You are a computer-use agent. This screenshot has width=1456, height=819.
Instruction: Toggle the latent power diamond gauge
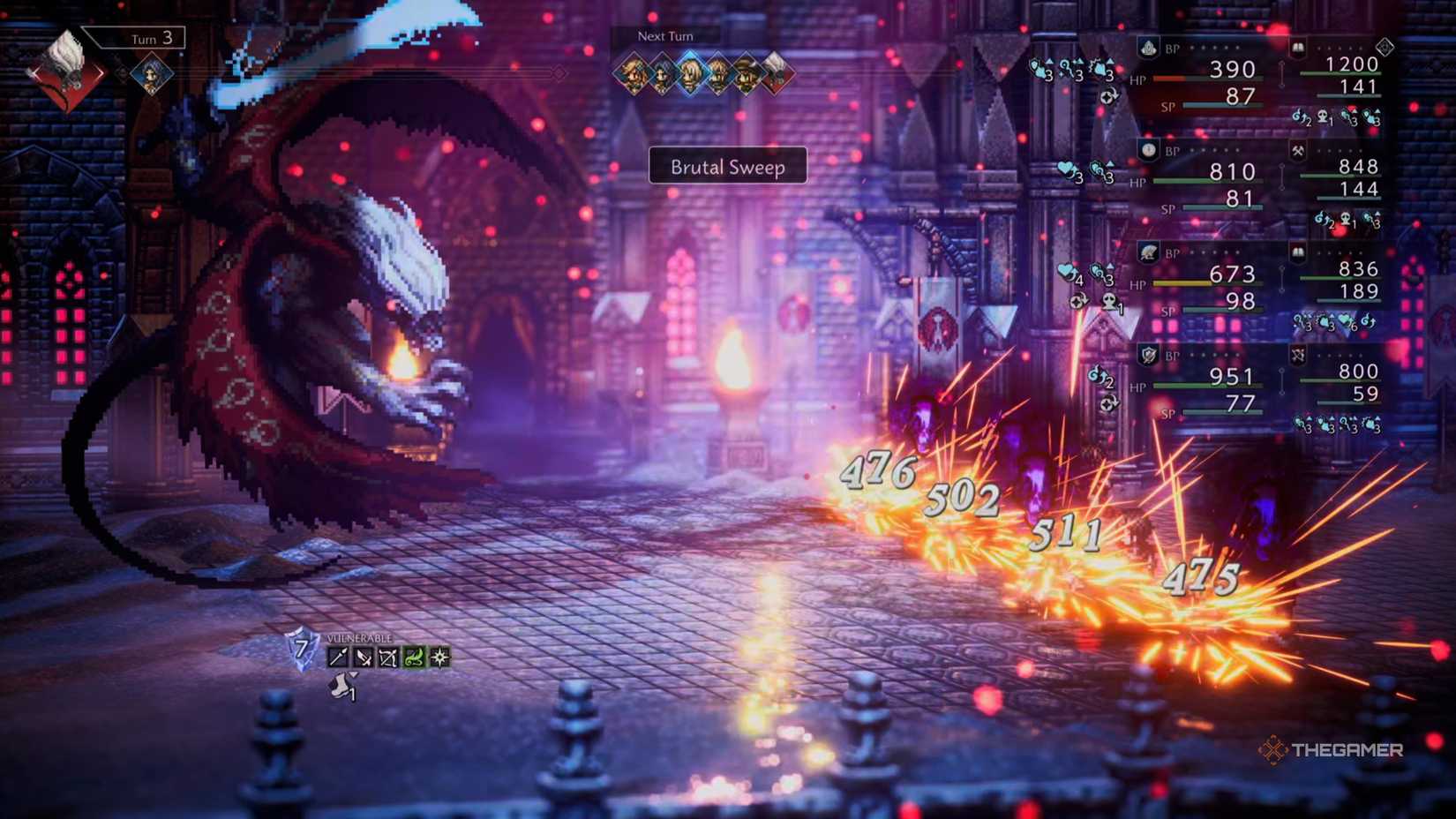[1385, 47]
